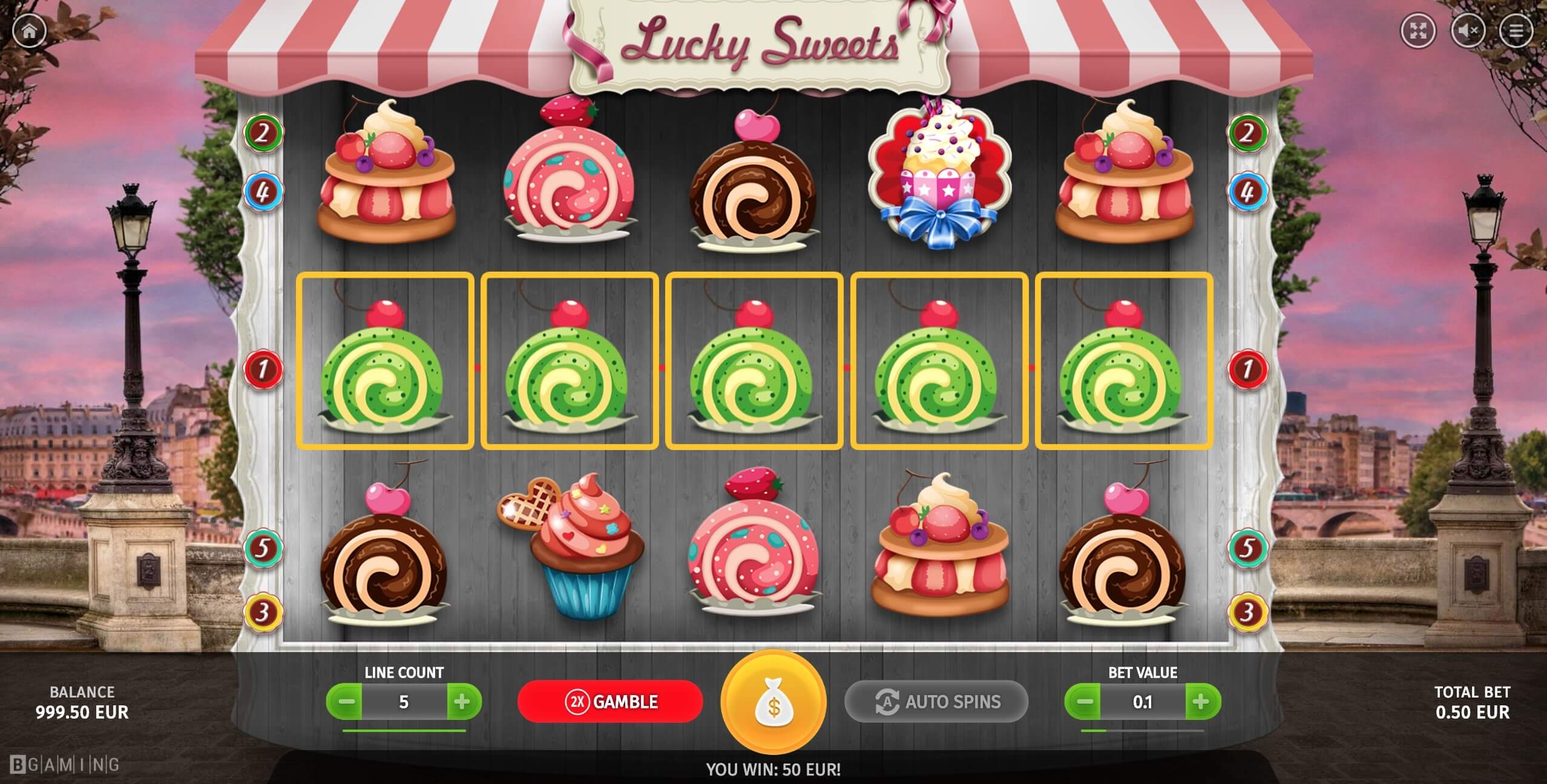1547x784 pixels.
Task: Raise the bet value
Action: pos(1201,702)
